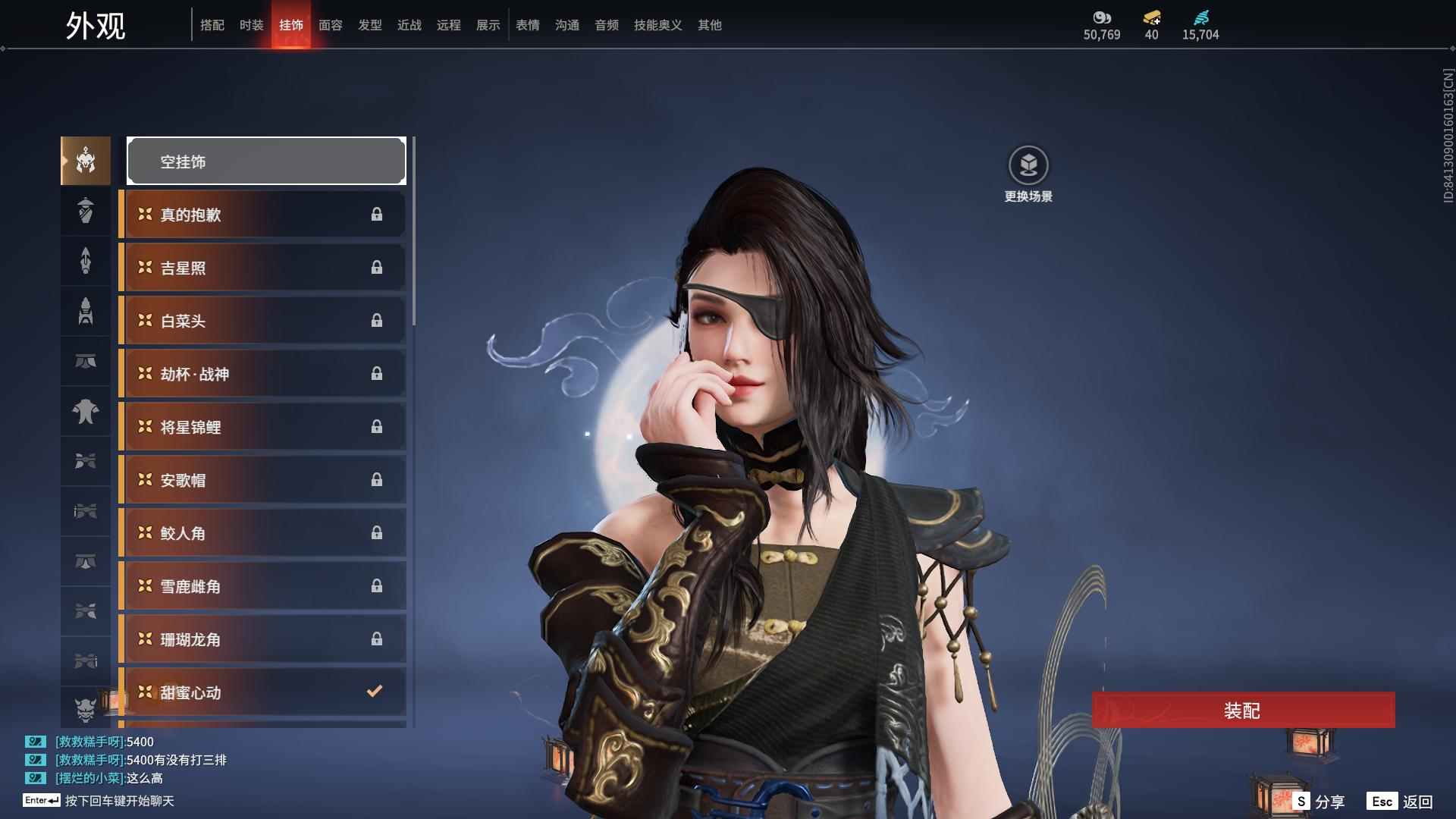Select the oni mask accessory category
Screen dimensions: 1456x819
coord(85,709)
